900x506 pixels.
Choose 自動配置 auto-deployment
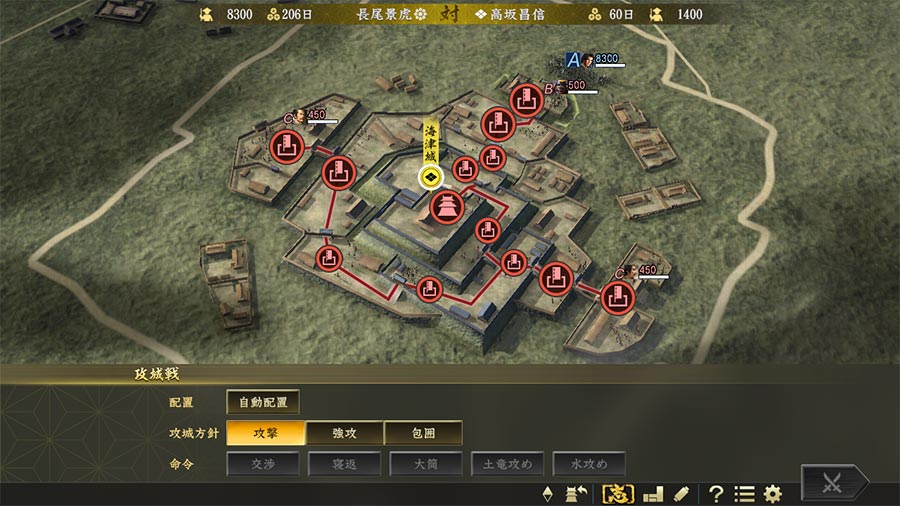click(263, 402)
